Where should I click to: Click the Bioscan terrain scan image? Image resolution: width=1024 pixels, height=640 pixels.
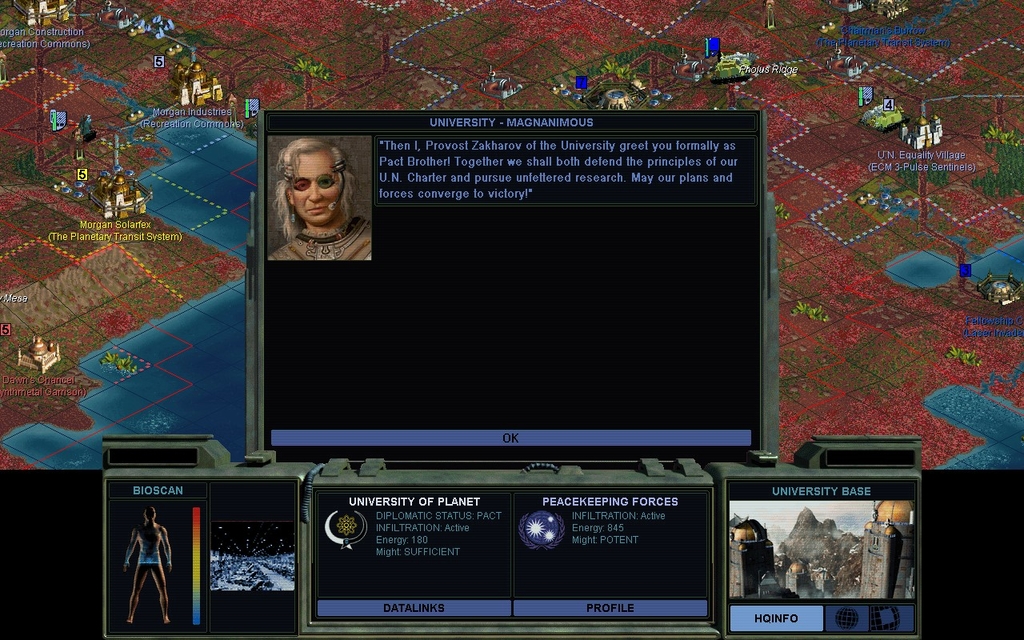click(252, 555)
